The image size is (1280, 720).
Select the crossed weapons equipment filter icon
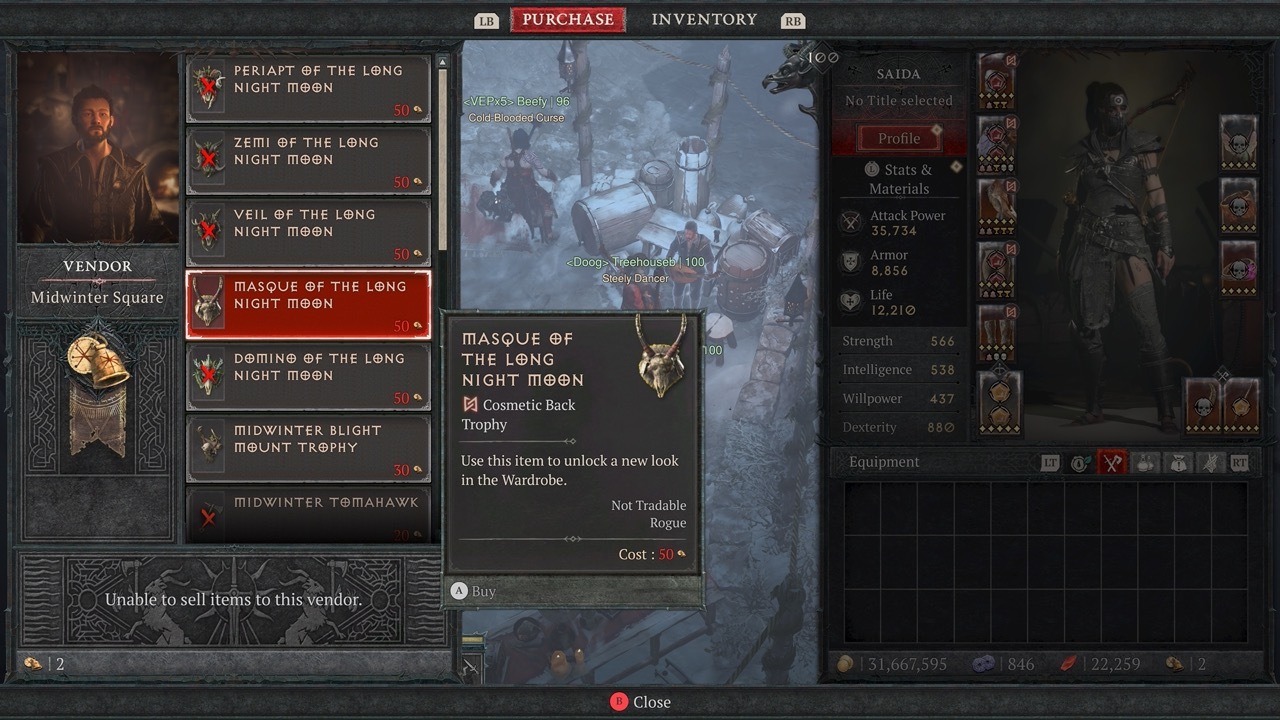pyautogui.click(x=1111, y=463)
